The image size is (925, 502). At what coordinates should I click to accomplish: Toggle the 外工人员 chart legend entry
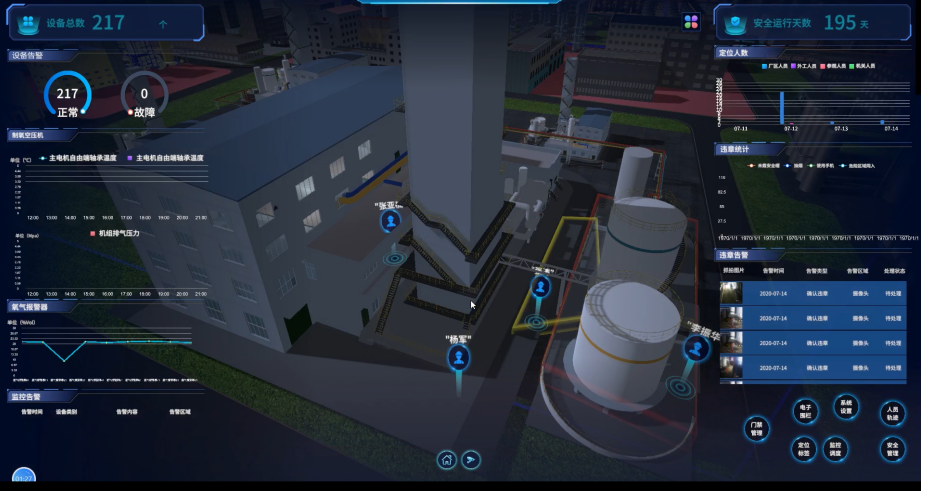(805, 66)
